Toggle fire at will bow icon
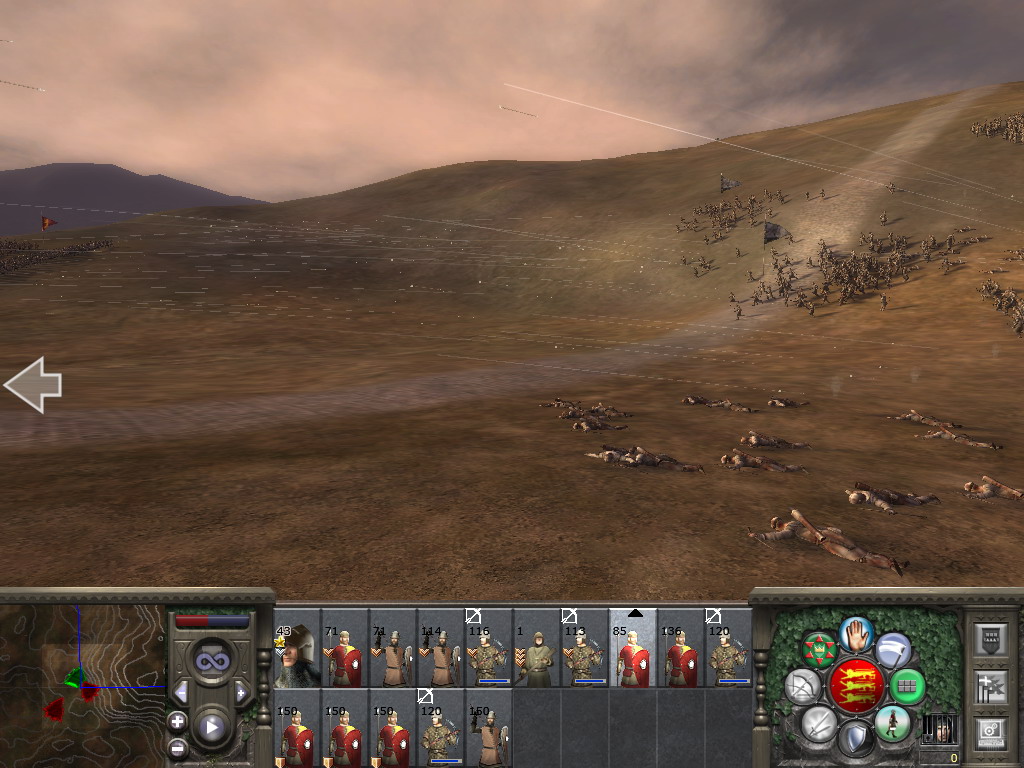 point(801,687)
